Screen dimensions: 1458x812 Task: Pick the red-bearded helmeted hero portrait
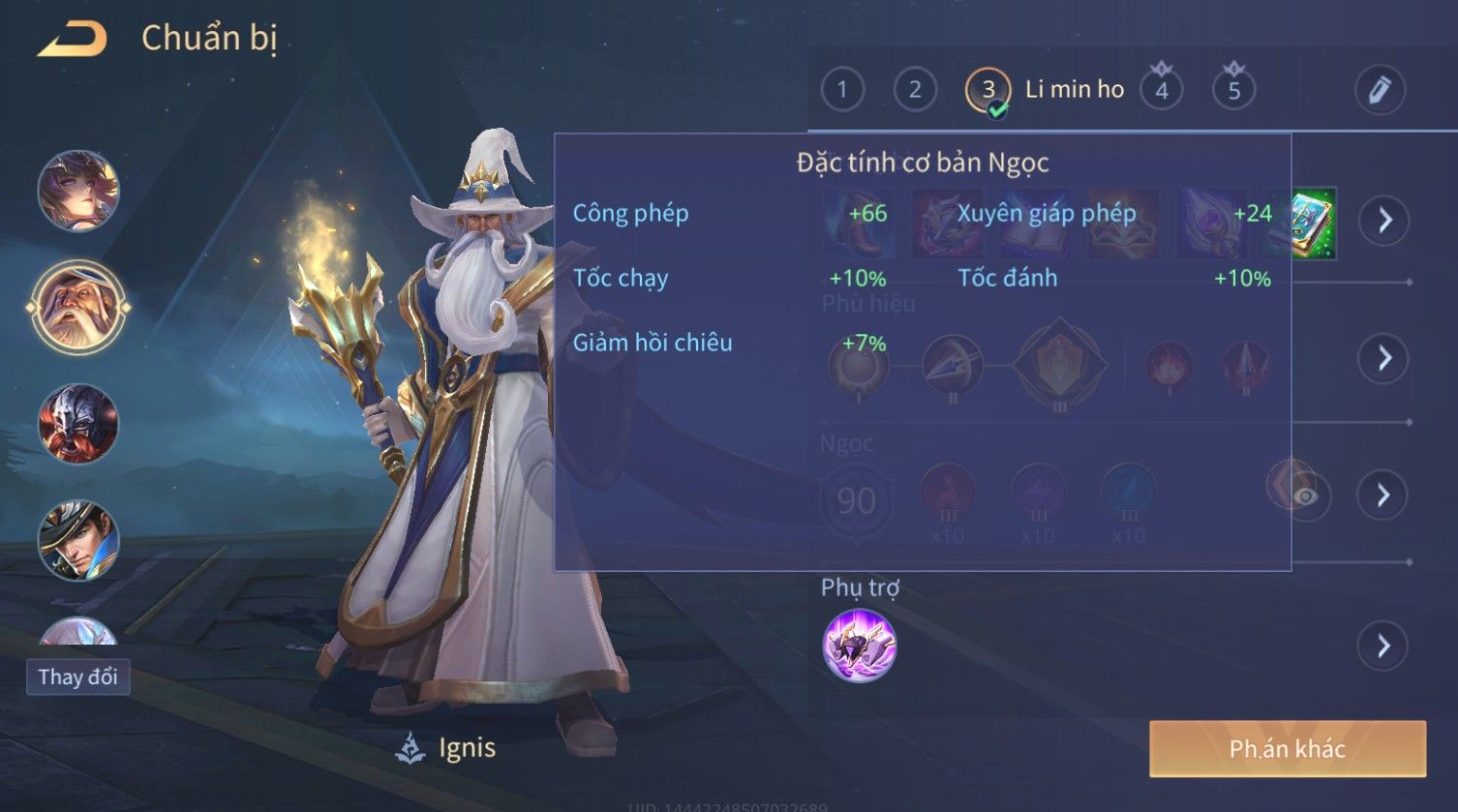78,424
